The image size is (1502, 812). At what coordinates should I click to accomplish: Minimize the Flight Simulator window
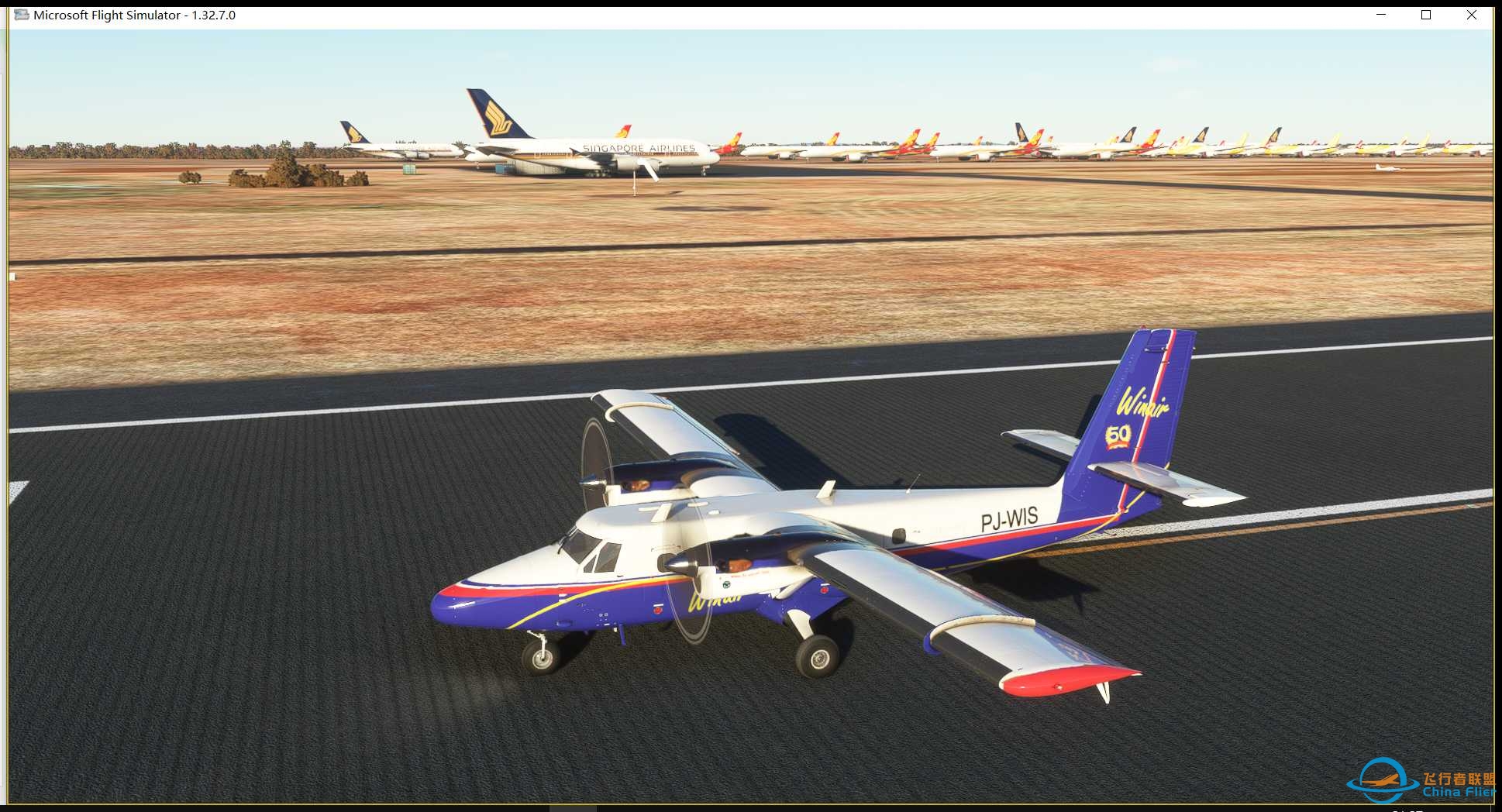[1380, 15]
